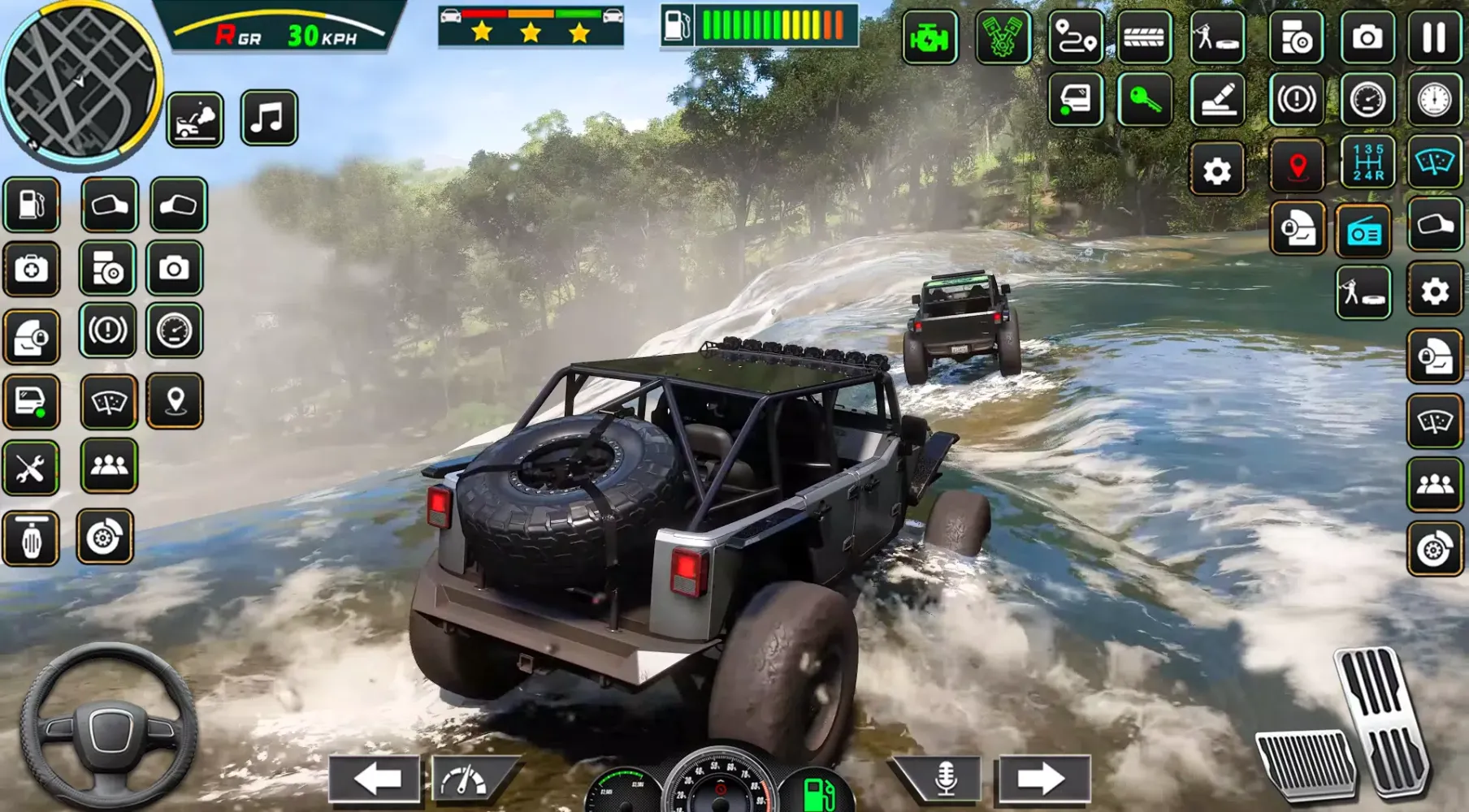Viewport: 1469px width, 812px height.
Task: Pause the game
Action: coord(1434,37)
